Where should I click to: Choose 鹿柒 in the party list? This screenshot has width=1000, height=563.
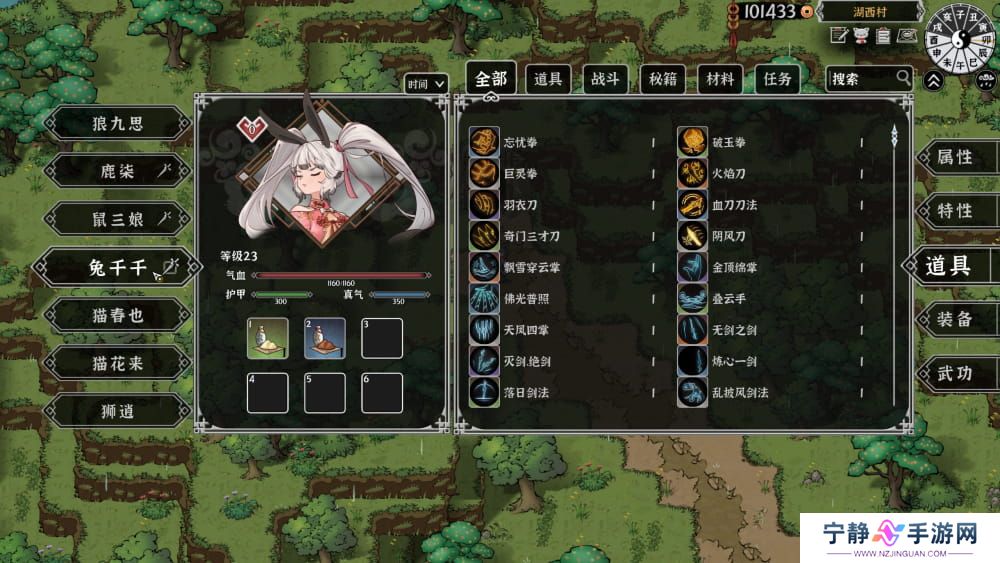116,172
